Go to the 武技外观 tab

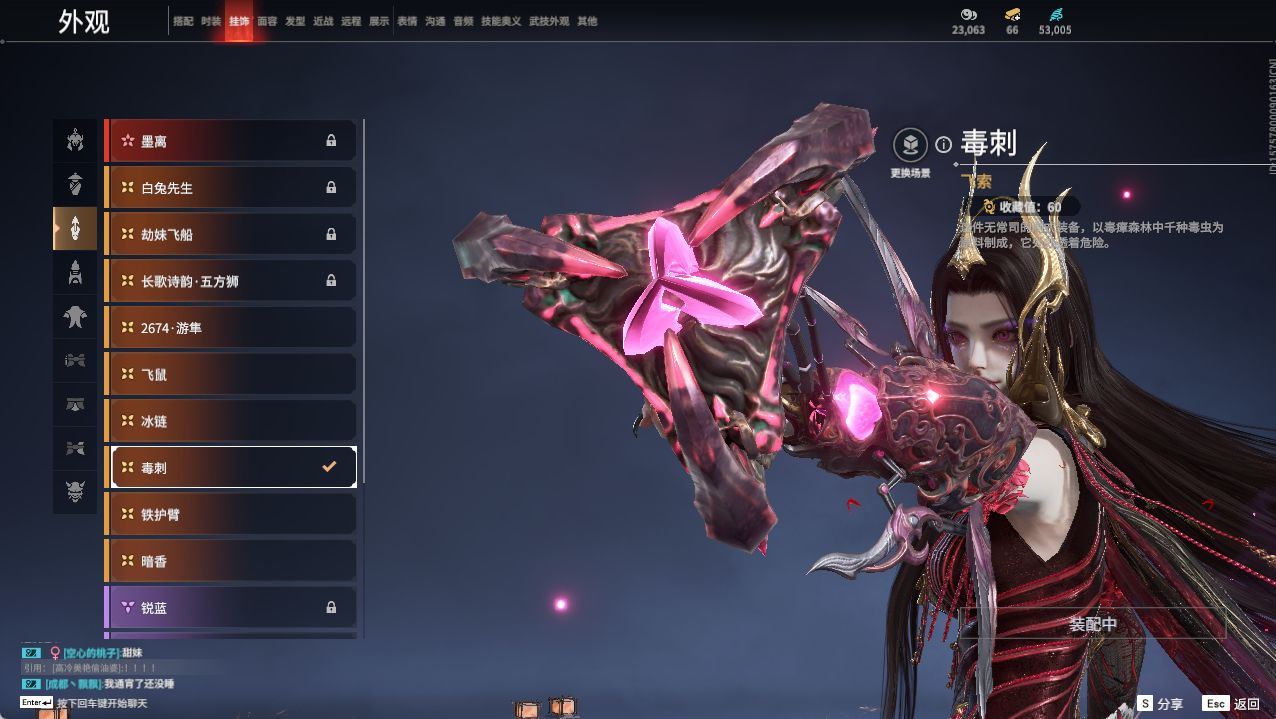click(x=548, y=21)
